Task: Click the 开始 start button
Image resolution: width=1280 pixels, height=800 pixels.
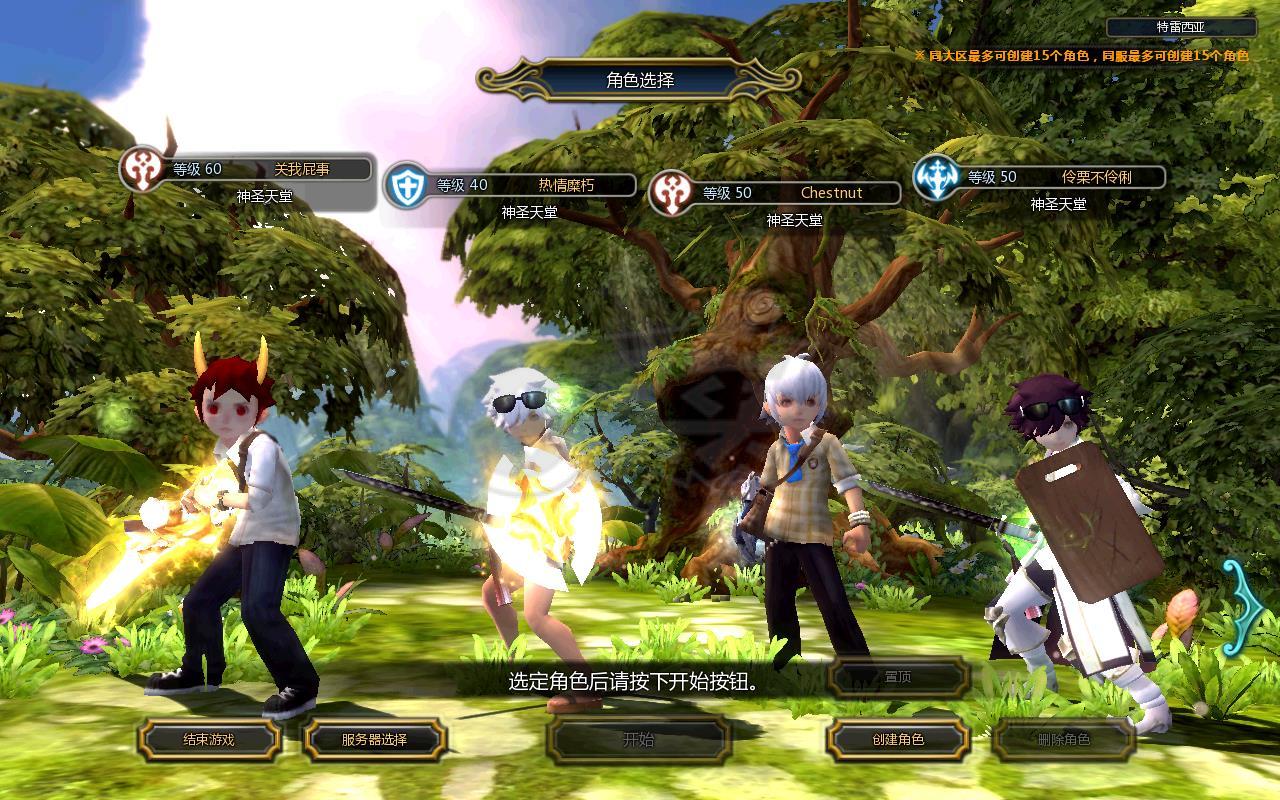Action: point(638,740)
